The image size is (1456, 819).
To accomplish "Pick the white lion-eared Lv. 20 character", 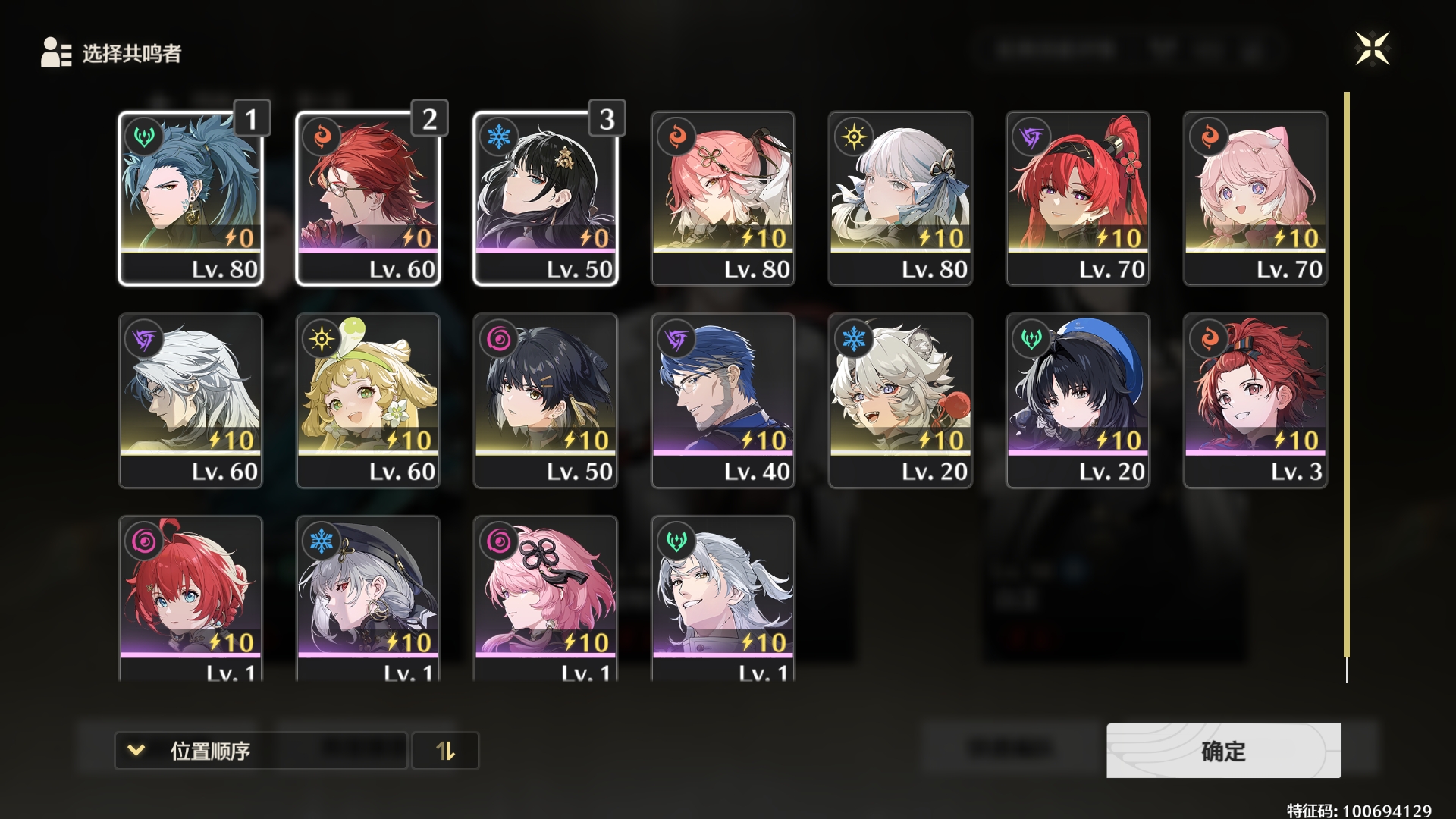I will tap(900, 400).
